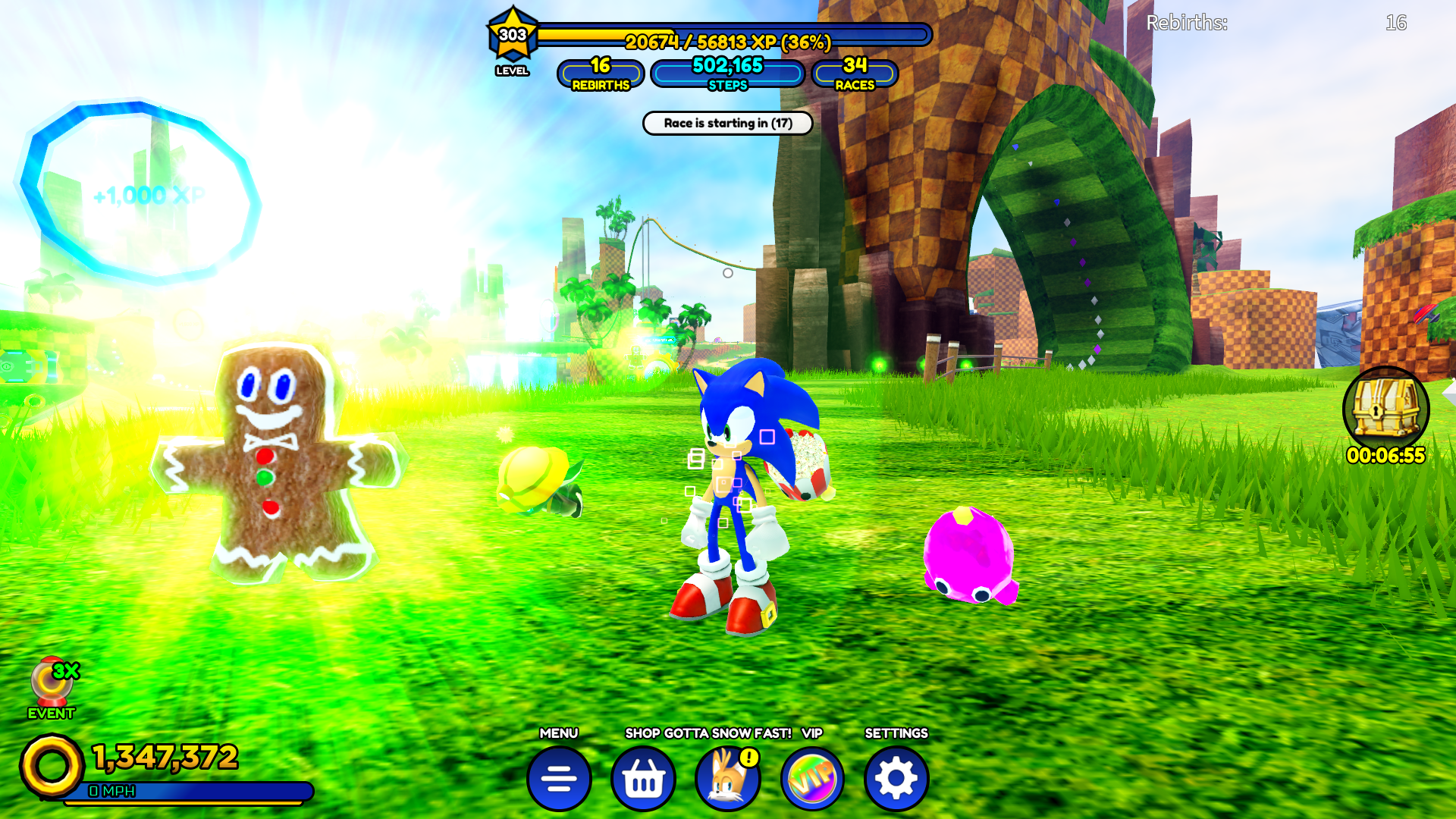Open the Gotta Snow Fast event
Screen dimensions: 1456x819
point(727,778)
